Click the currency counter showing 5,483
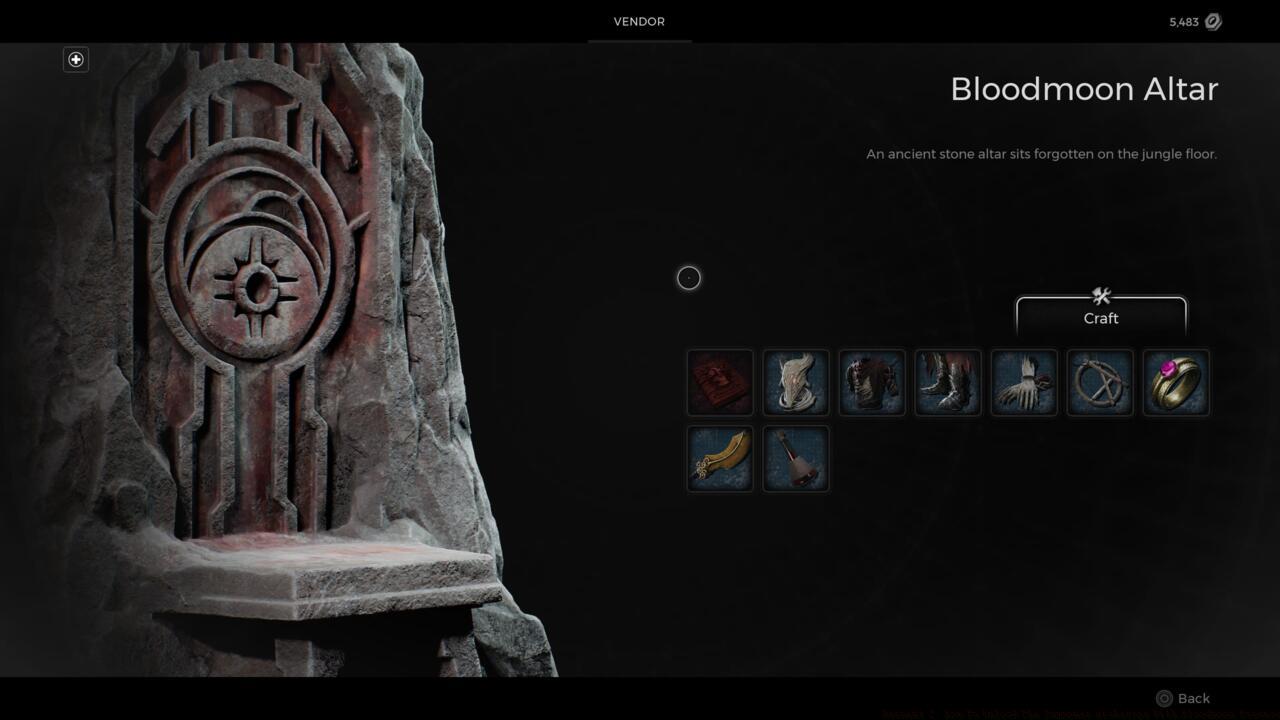This screenshot has height=720, width=1280. pos(1182,21)
